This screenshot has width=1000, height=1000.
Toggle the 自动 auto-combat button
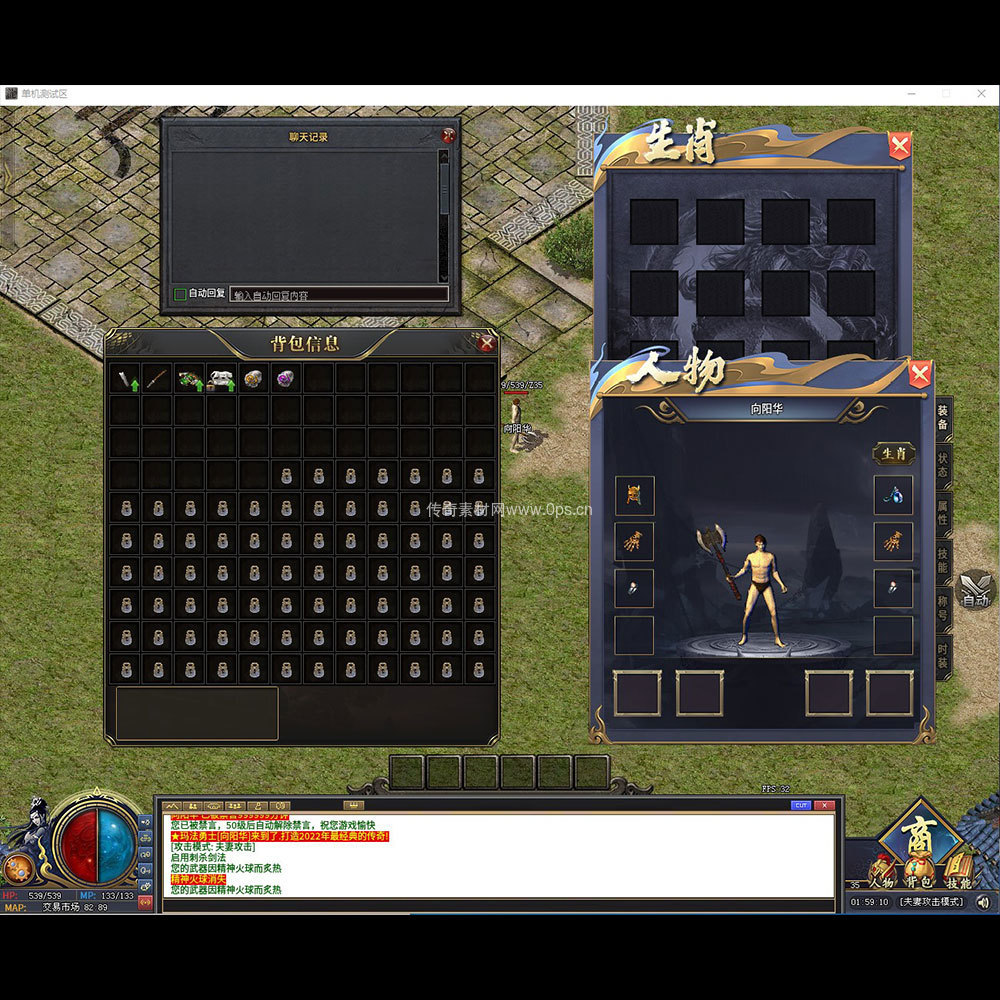click(975, 592)
